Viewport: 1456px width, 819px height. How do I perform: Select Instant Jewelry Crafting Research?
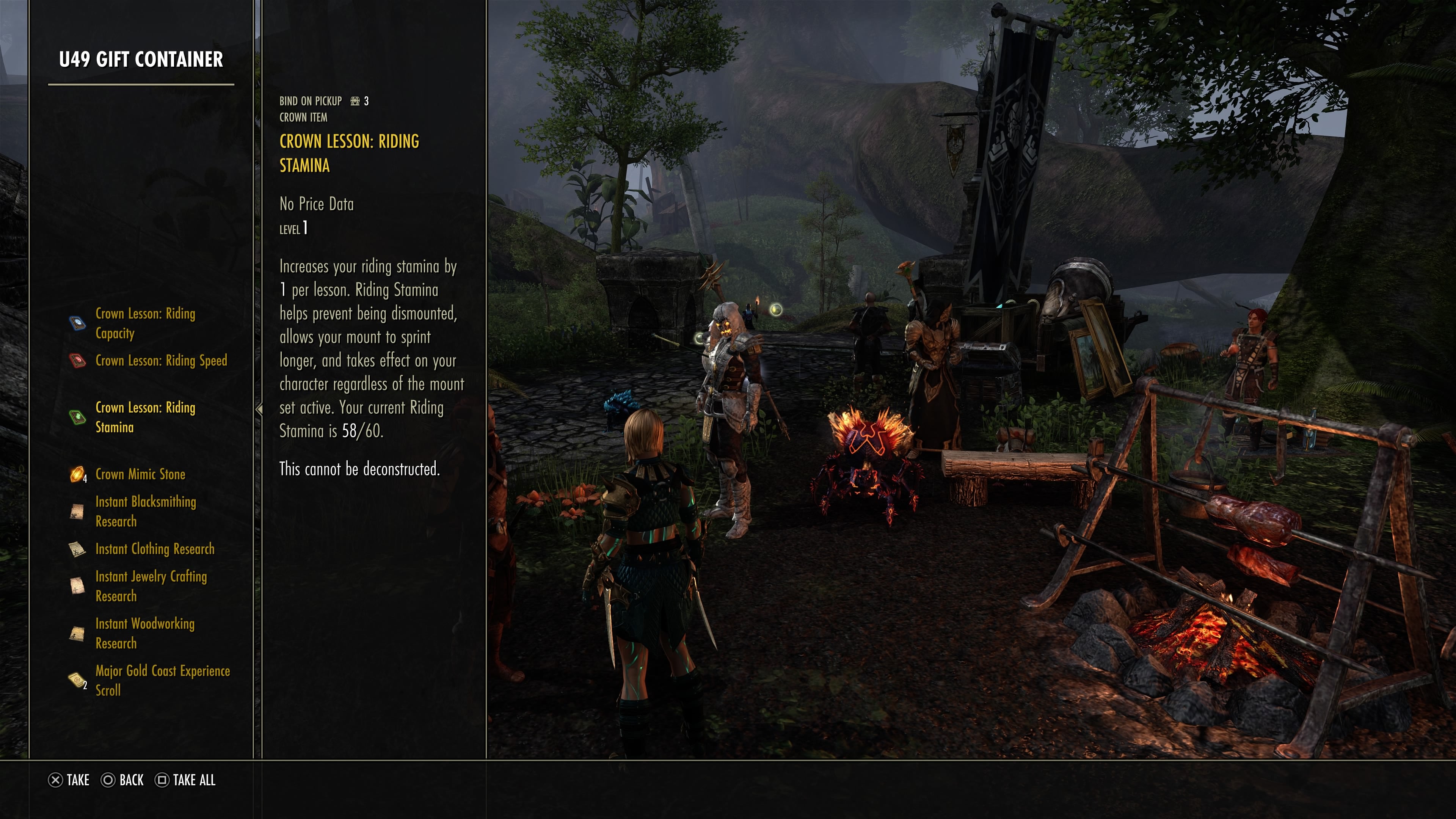coord(151,586)
